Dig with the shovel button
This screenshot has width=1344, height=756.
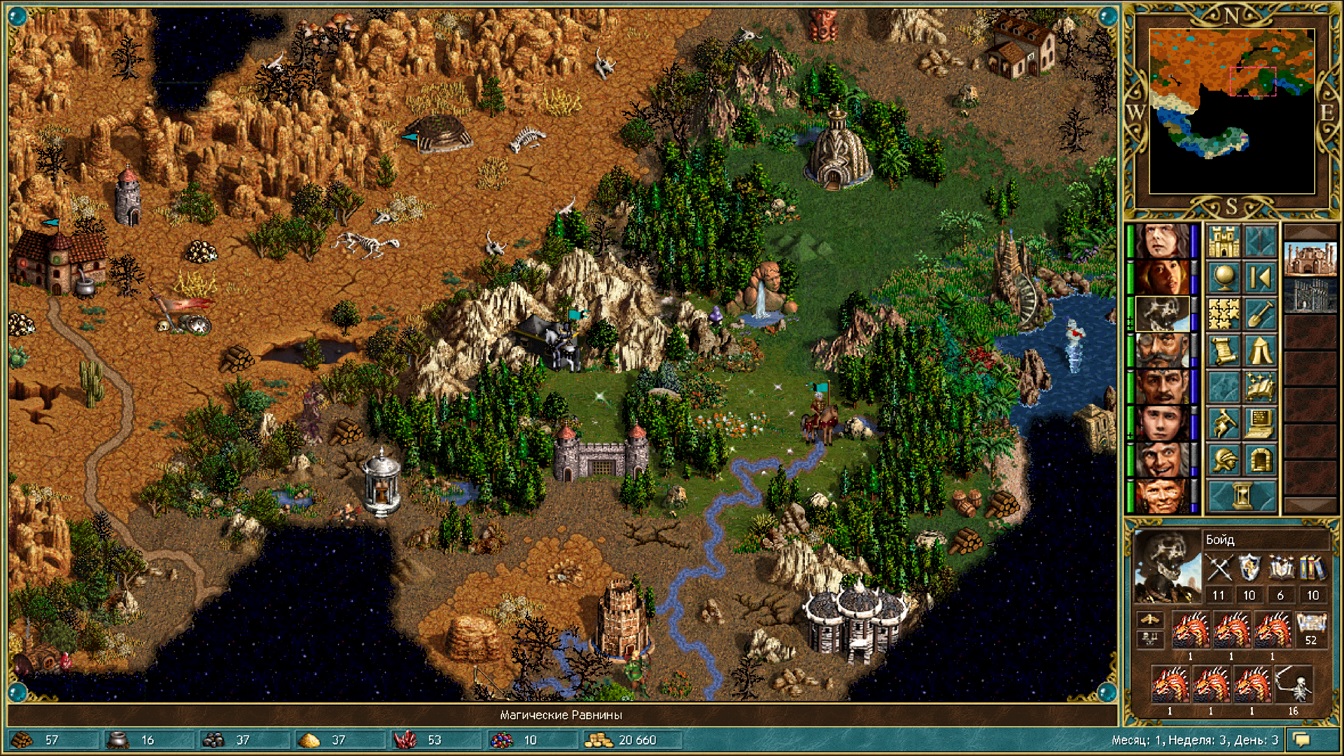click(x=1260, y=314)
